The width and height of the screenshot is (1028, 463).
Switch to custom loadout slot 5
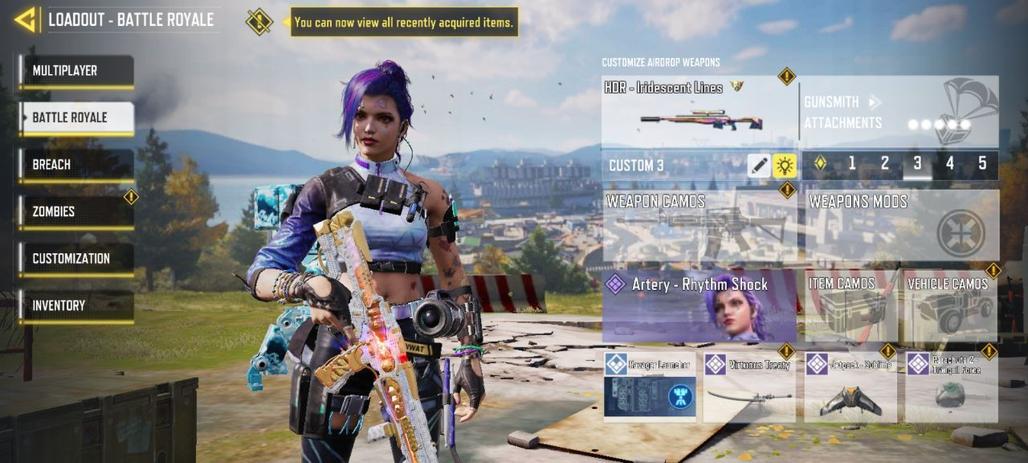[982, 164]
